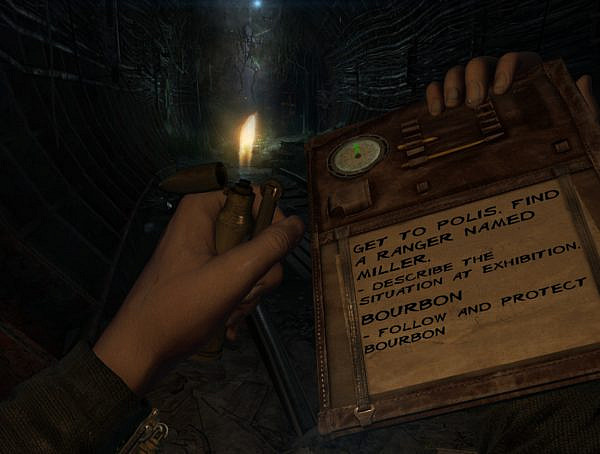Screen dimensions: 600x454
Task: Click the compass on the clipboard
Action: [357, 155]
